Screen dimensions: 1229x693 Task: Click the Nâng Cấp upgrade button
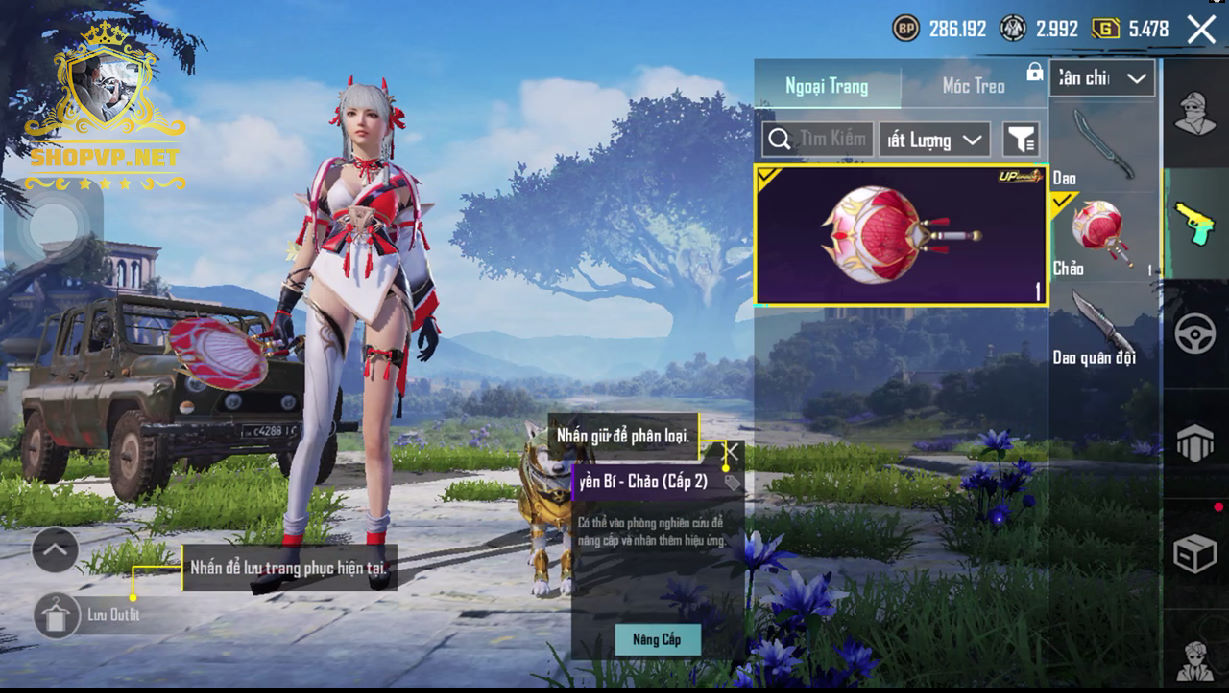[x=657, y=639]
